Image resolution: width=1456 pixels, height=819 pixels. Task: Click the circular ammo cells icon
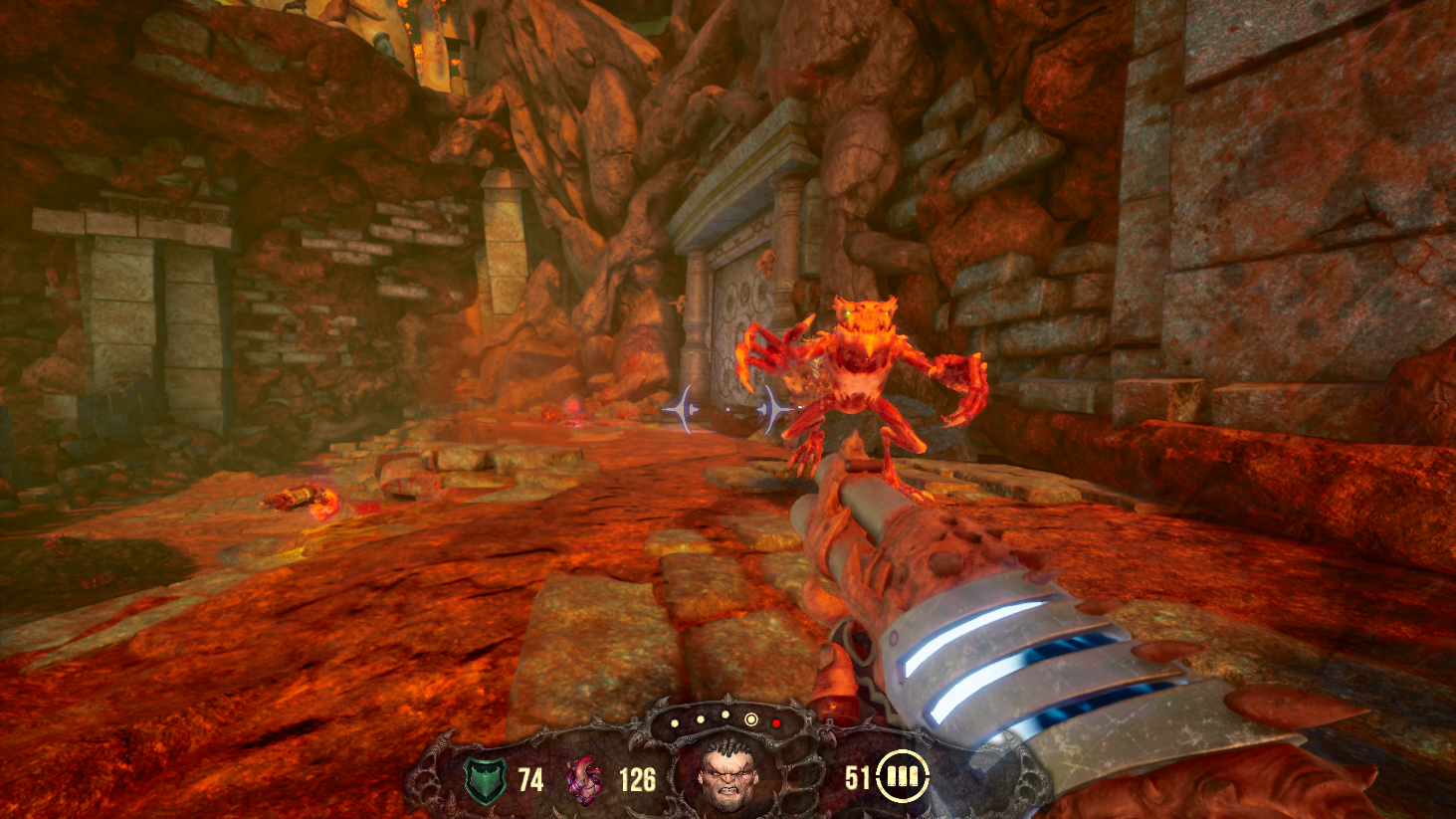(x=905, y=776)
